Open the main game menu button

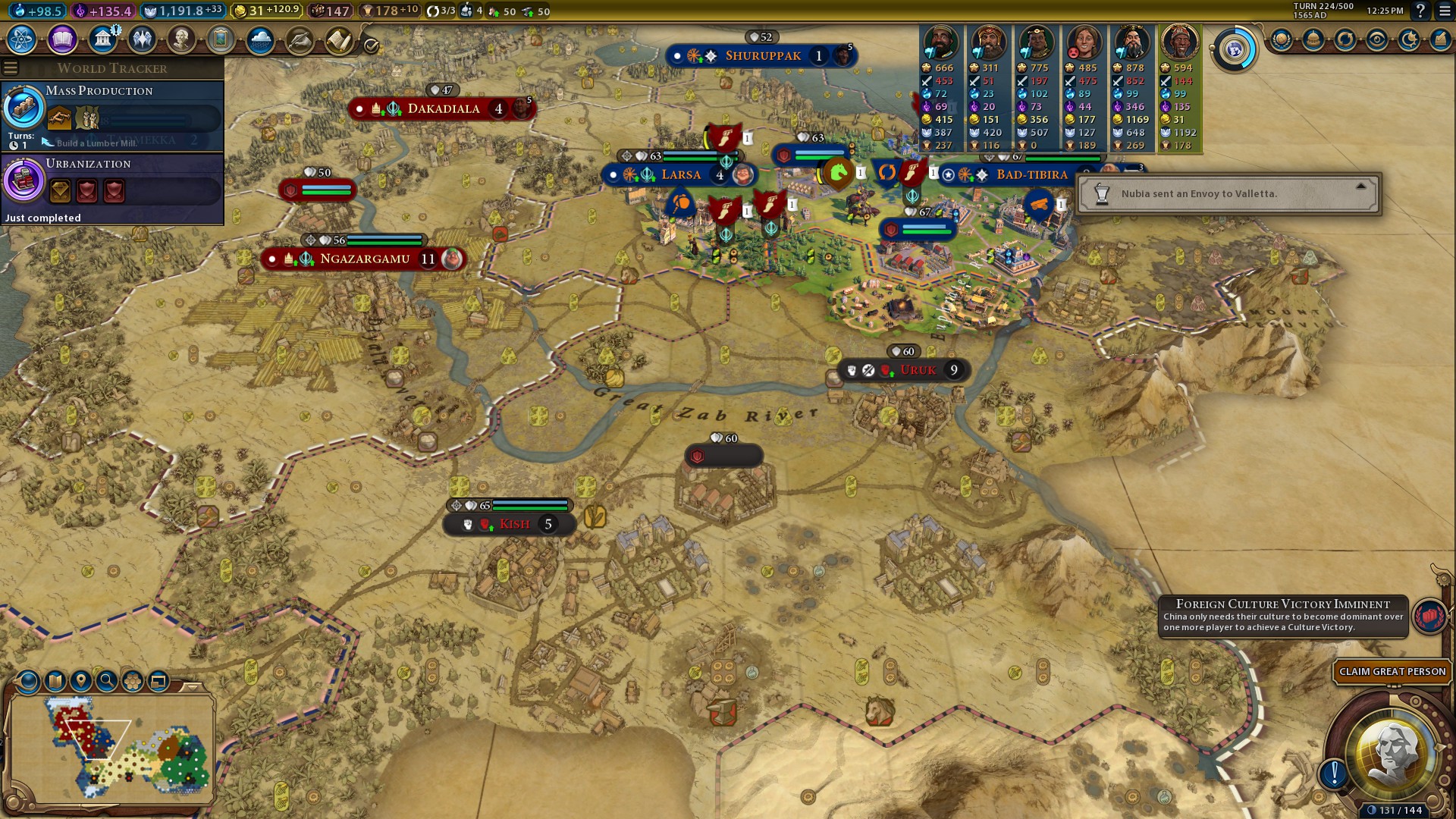[x=1445, y=11]
